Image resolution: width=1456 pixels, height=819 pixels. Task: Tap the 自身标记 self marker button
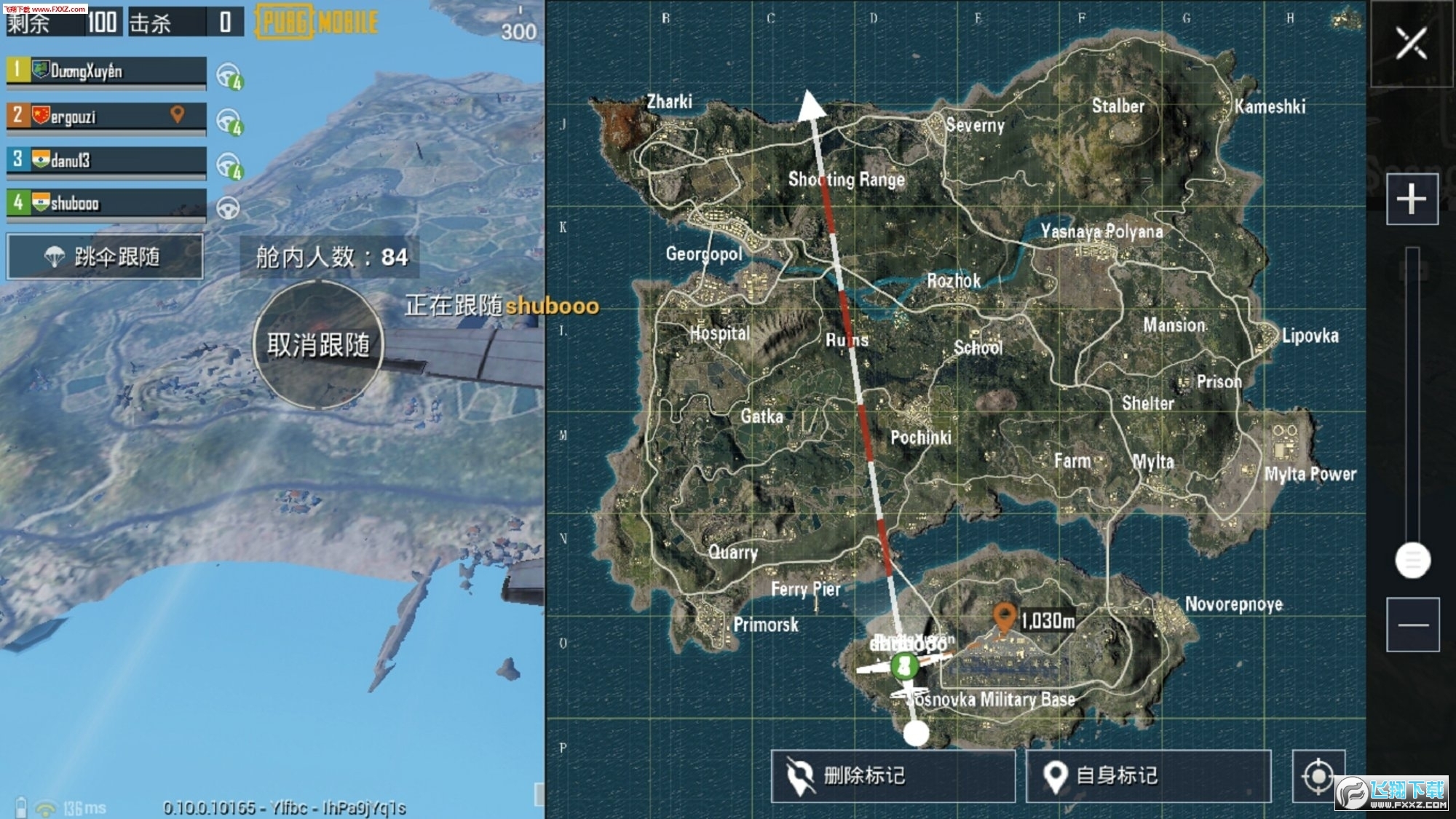1148,776
